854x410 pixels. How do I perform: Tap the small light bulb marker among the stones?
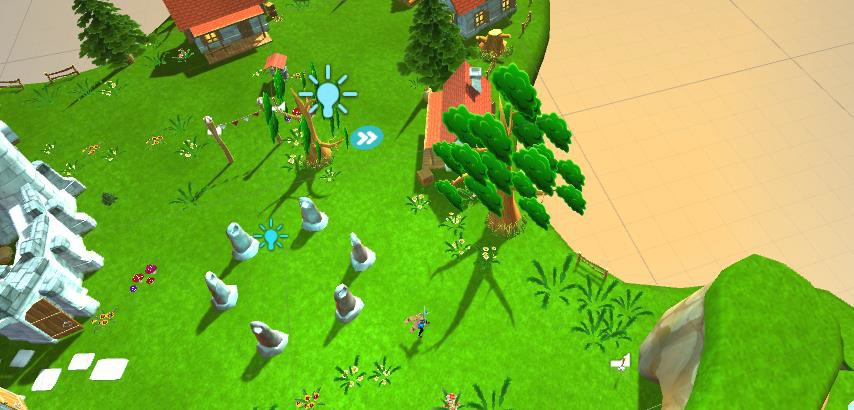point(270,236)
